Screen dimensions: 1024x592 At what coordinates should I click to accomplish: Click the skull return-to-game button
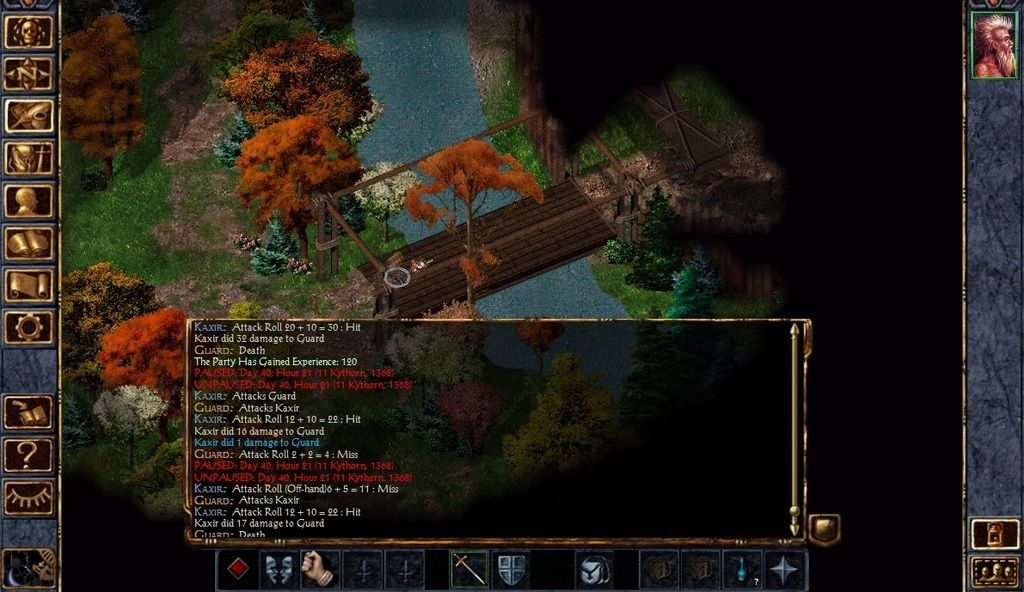[29, 31]
